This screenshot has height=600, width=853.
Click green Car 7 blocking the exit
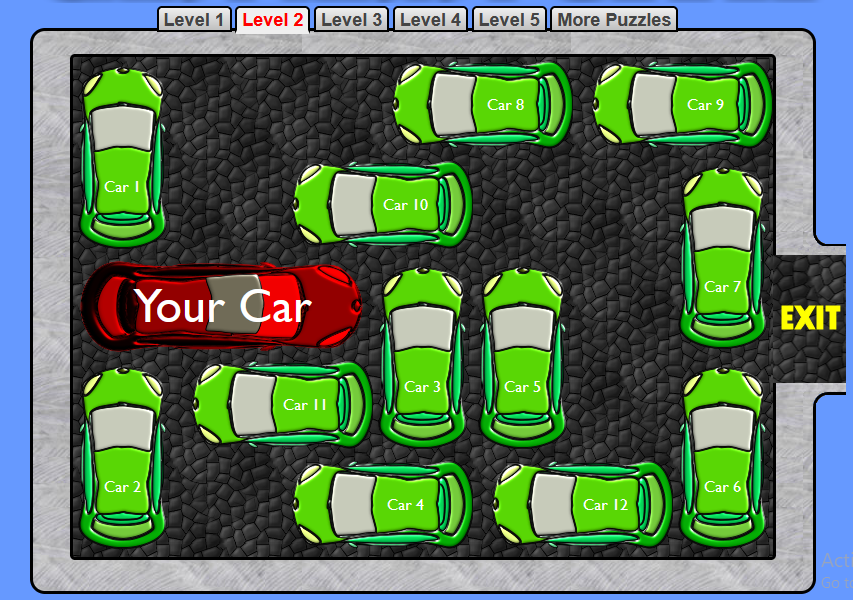click(722, 257)
